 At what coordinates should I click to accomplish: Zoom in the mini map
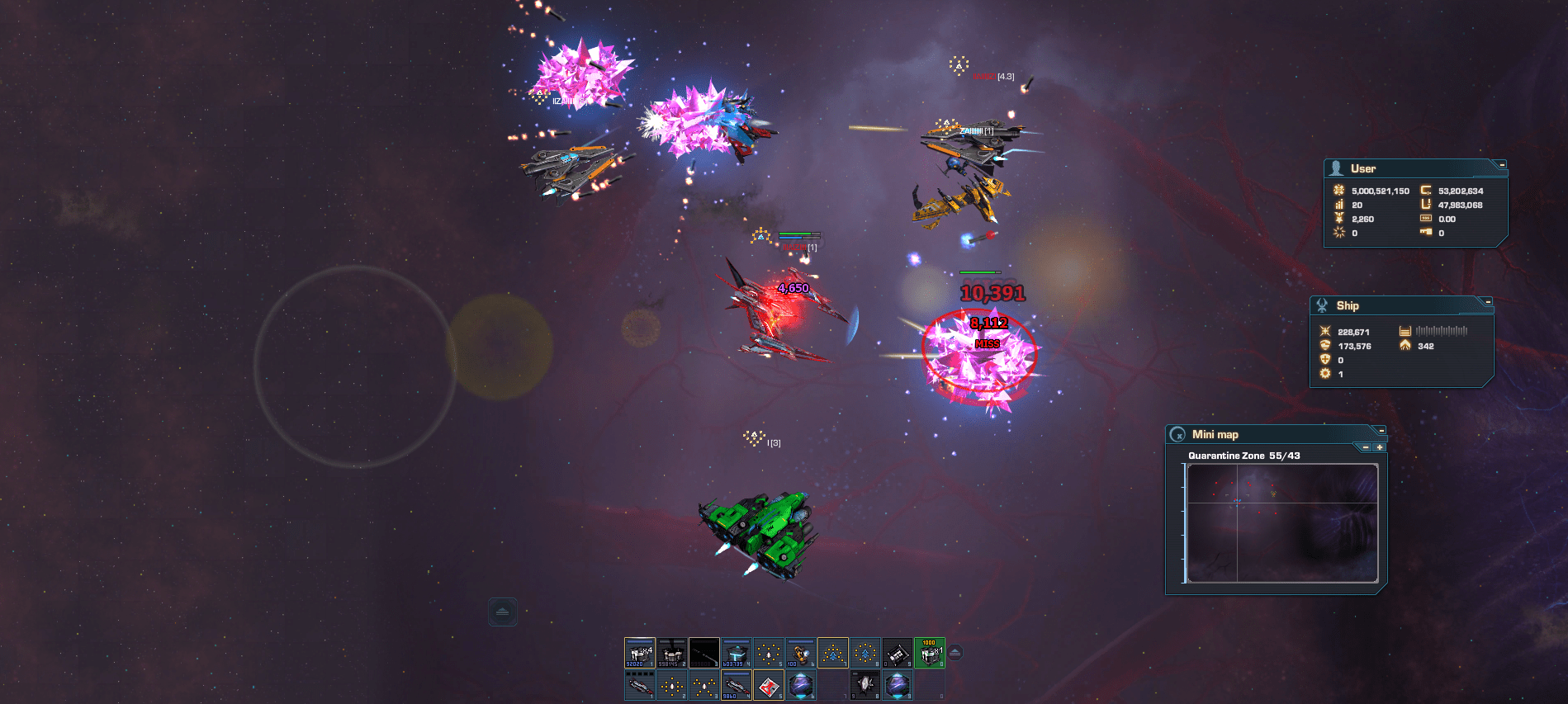point(1379,447)
